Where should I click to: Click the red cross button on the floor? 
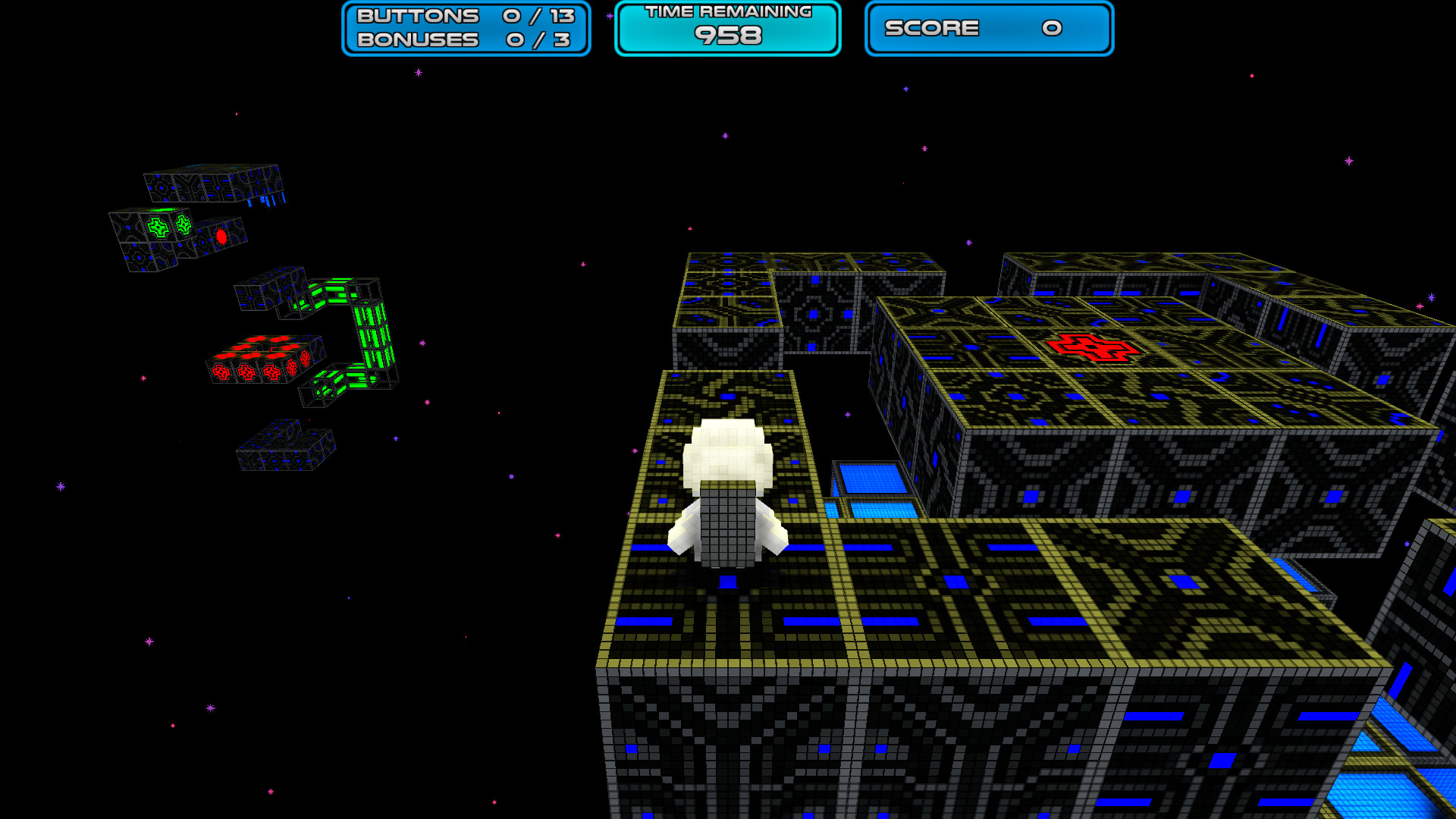(x=1090, y=349)
